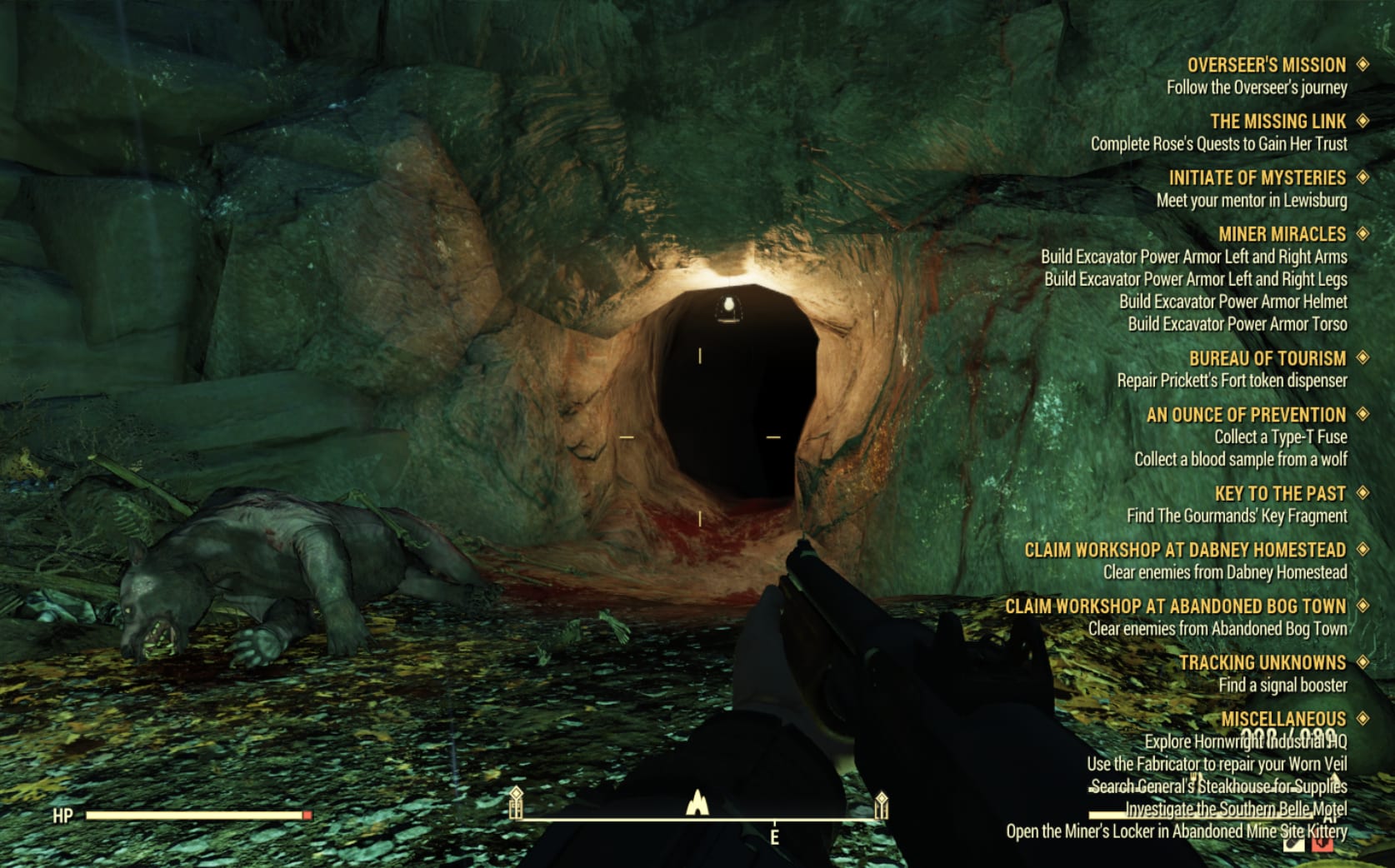Click the Bureau of Tourism quest
The width and height of the screenshot is (1395, 868).
point(1267,358)
